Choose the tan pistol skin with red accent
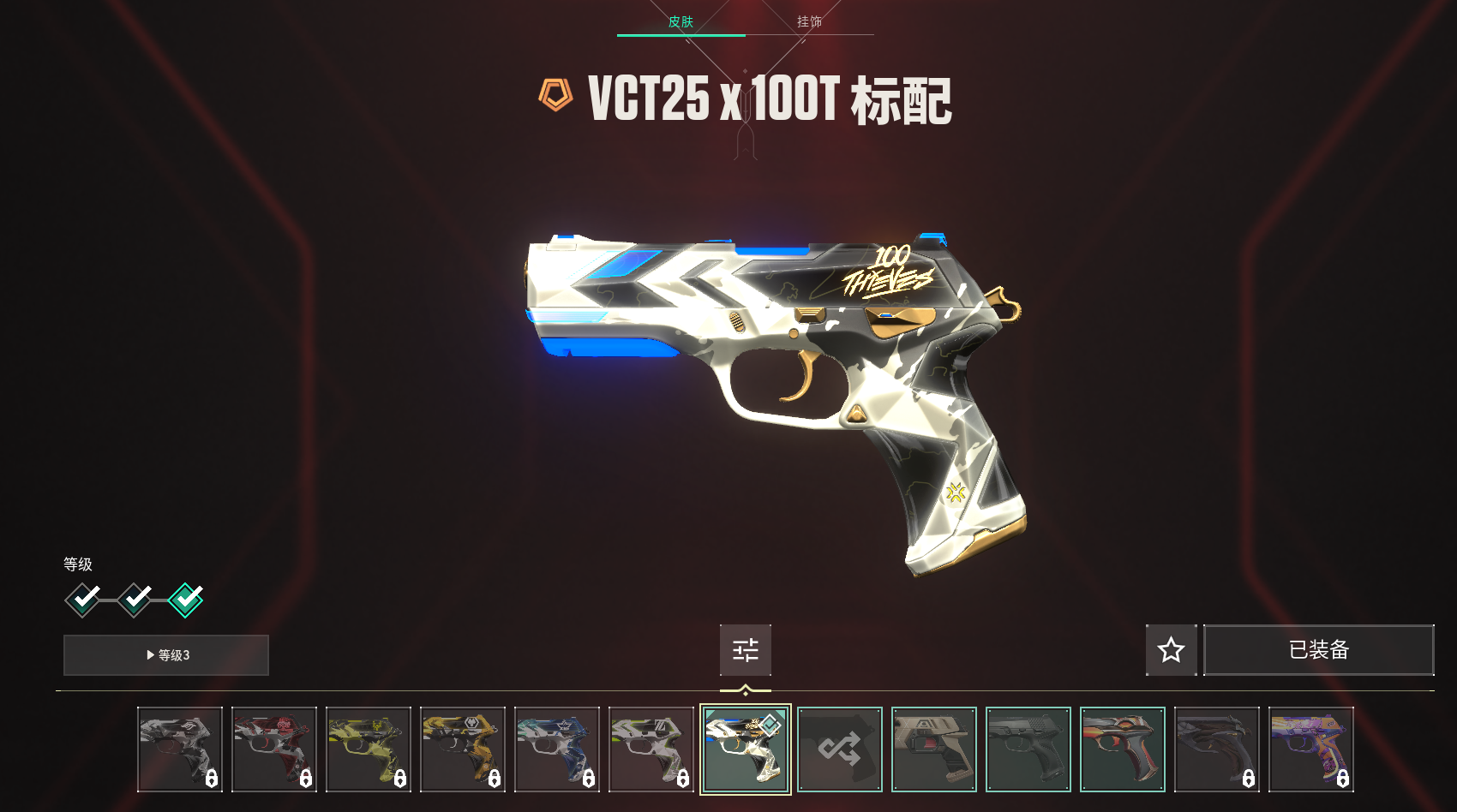Image resolution: width=1457 pixels, height=812 pixels. point(934,749)
